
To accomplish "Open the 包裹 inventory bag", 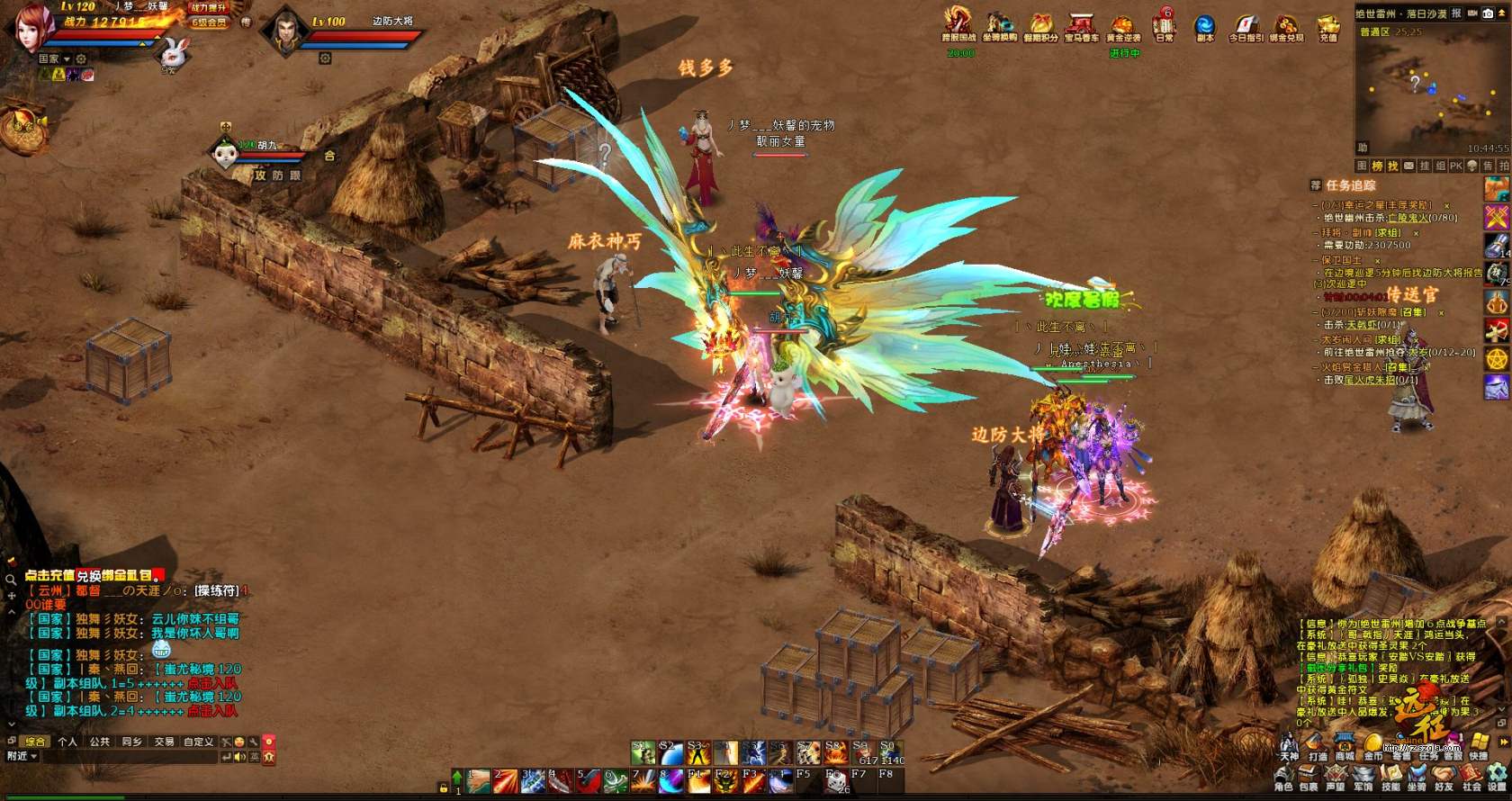I will (1309, 777).
